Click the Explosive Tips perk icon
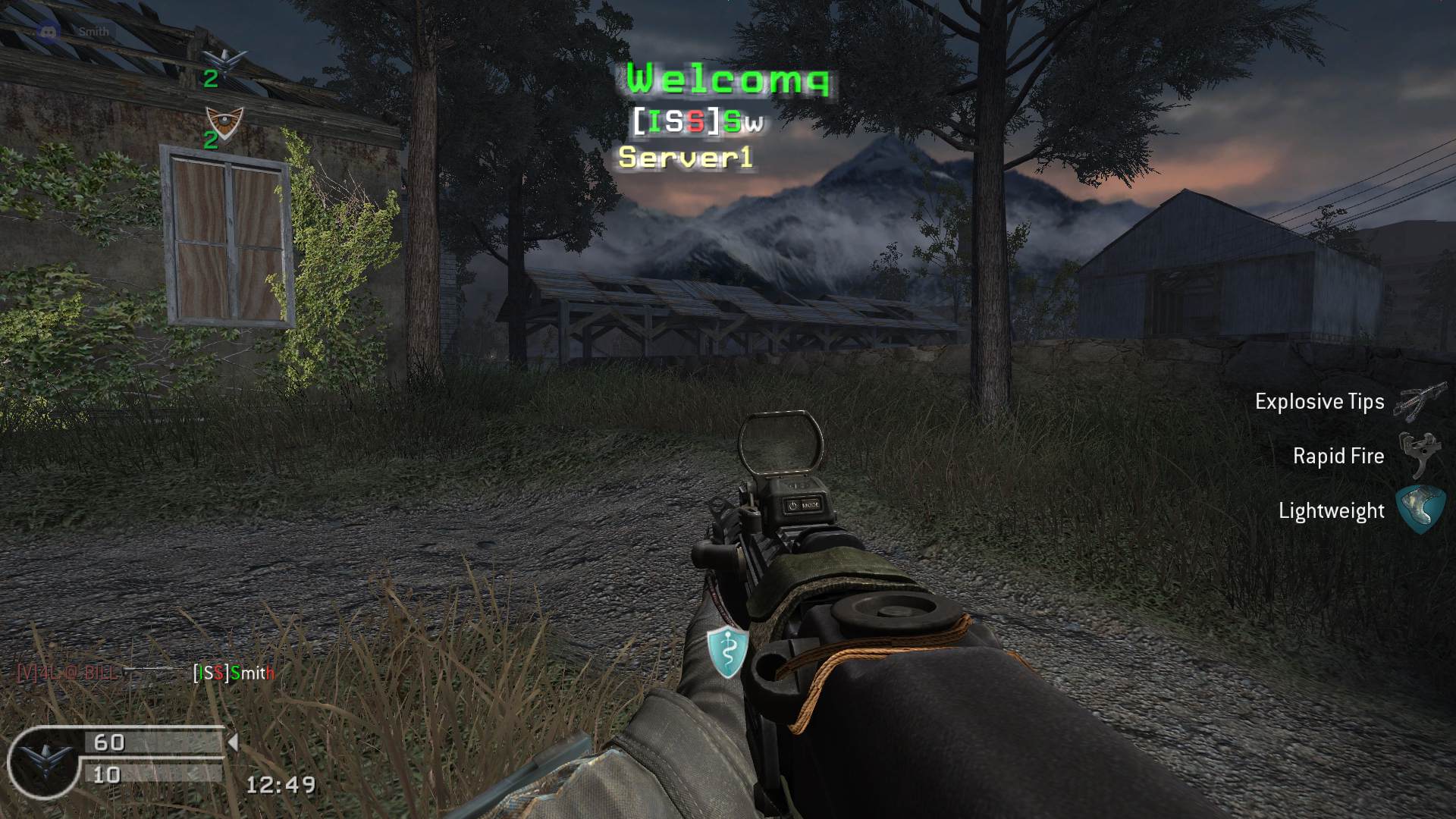The width and height of the screenshot is (1456, 819). pos(1420,402)
